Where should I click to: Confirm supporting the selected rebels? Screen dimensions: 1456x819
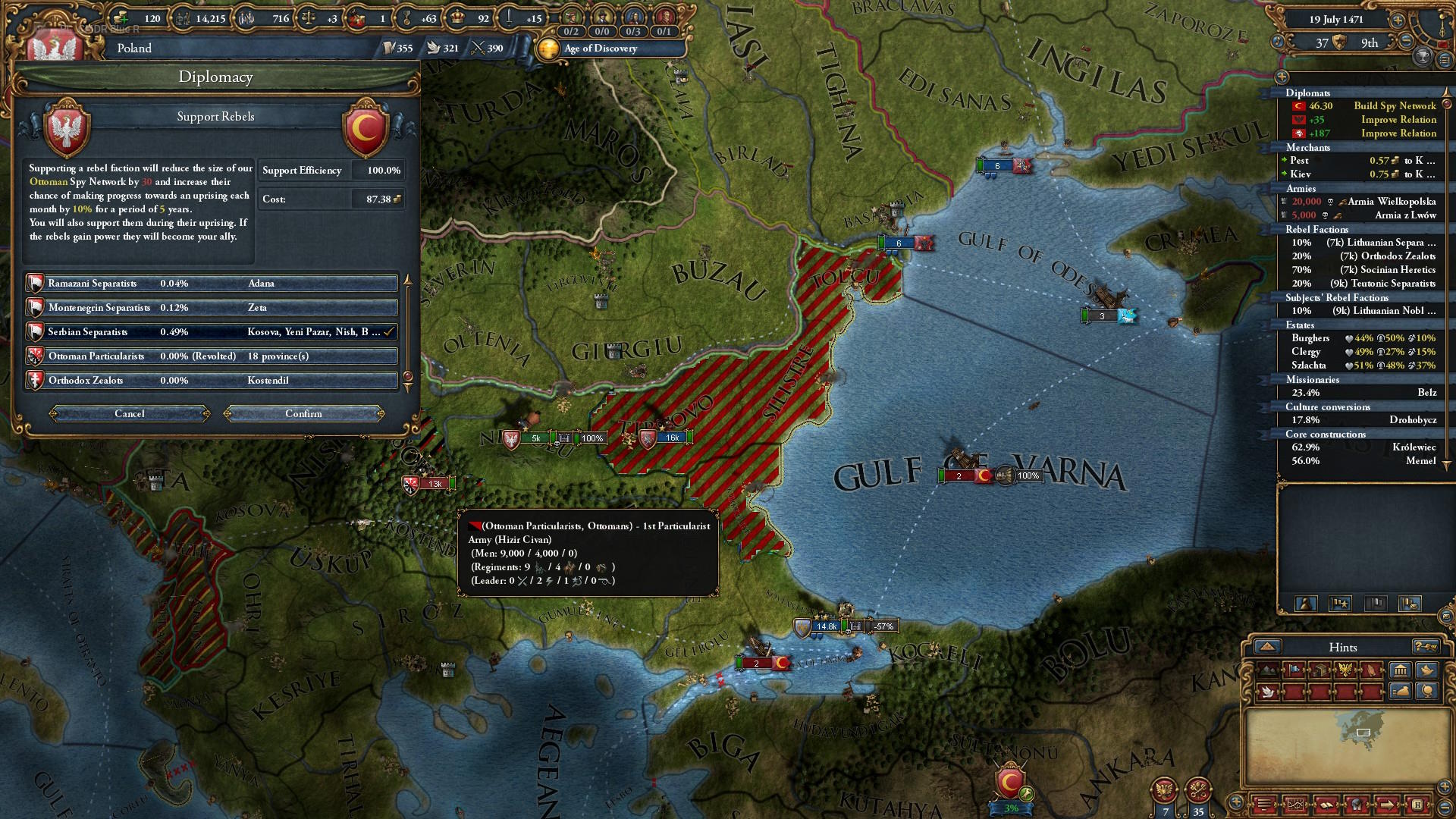303,413
